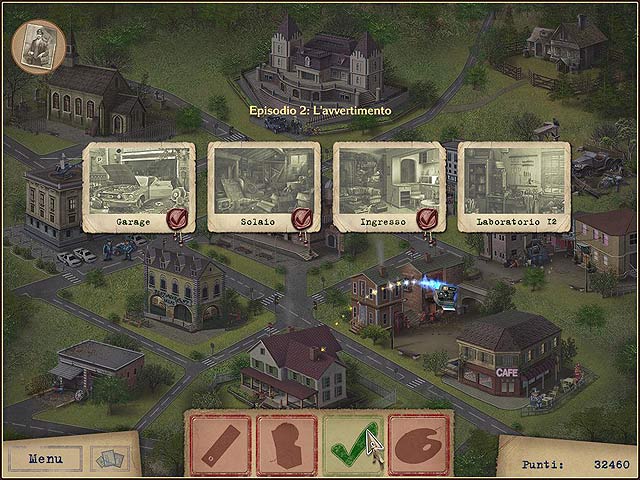Select the red tag-shaped tile
The image size is (640, 480).
(x=221, y=444)
